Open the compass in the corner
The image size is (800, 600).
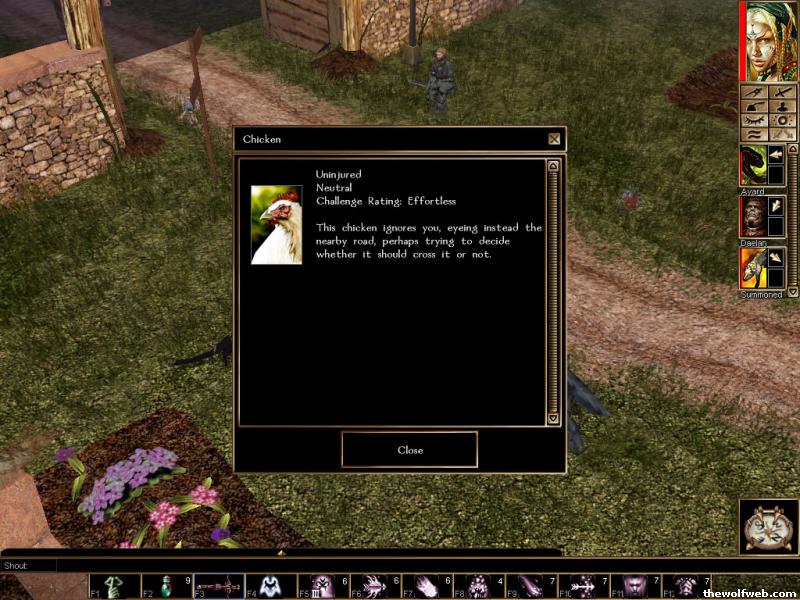pos(768,527)
